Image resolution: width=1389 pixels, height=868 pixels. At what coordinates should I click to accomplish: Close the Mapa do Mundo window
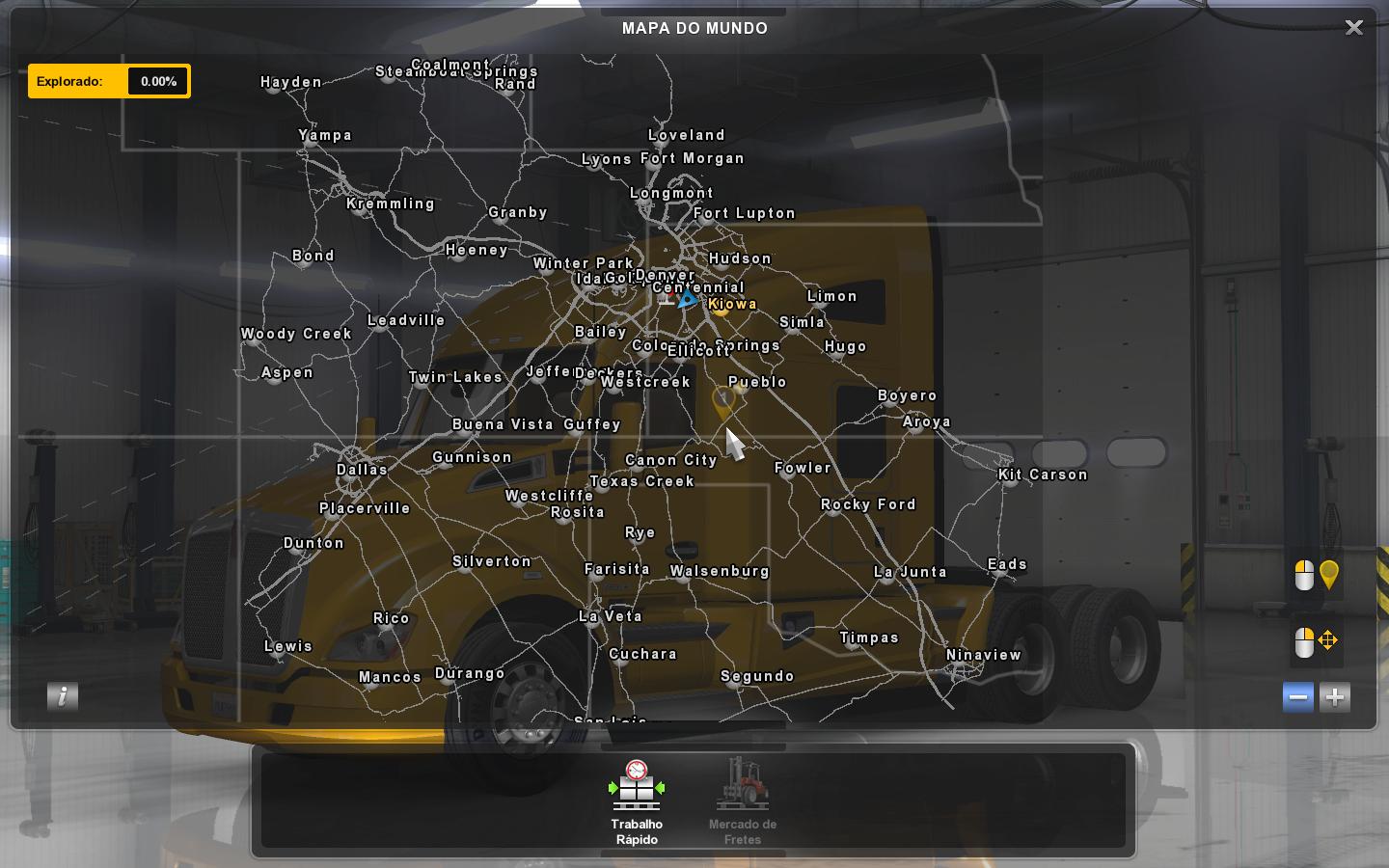point(1354,27)
